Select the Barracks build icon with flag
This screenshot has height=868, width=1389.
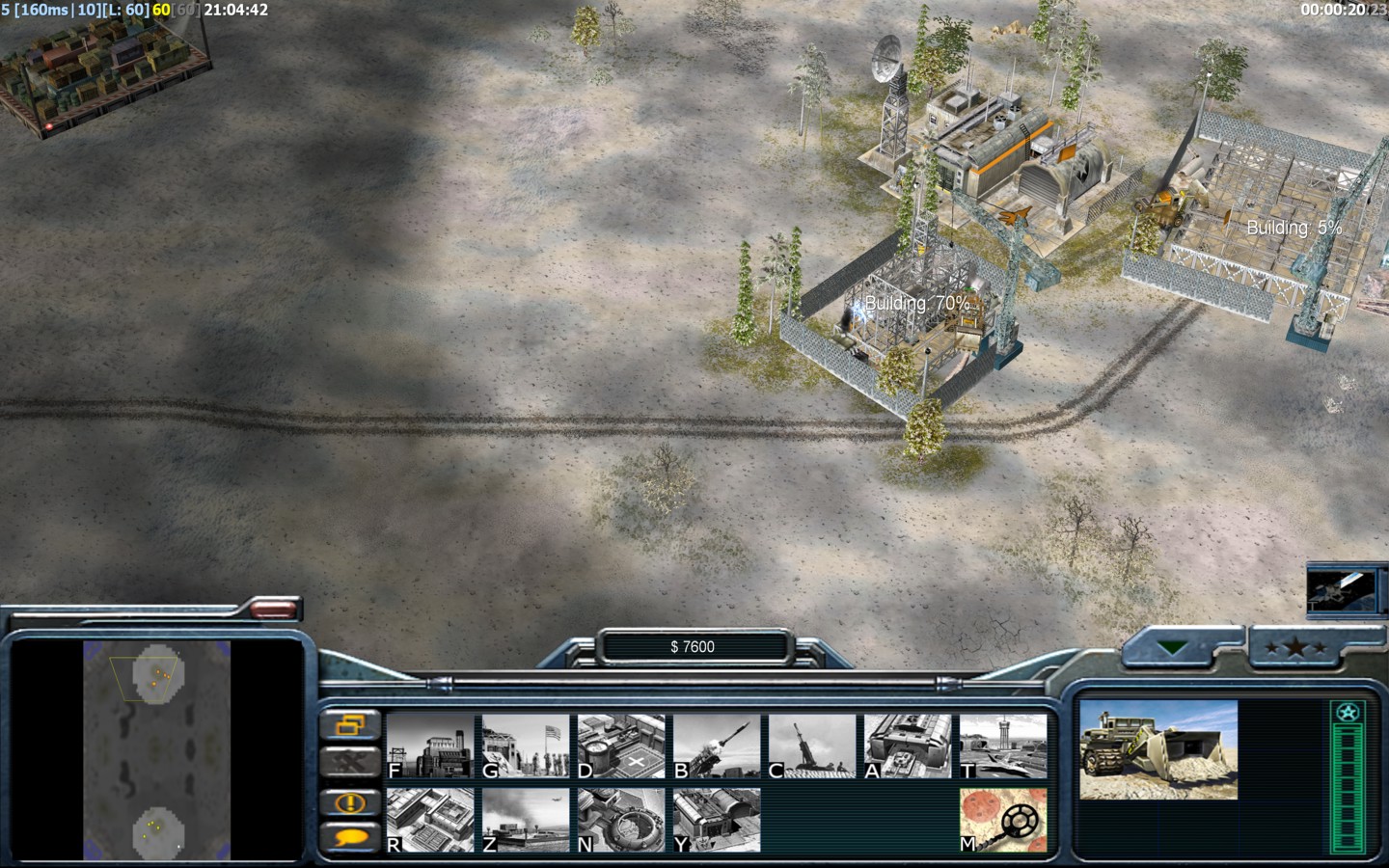point(526,746)
